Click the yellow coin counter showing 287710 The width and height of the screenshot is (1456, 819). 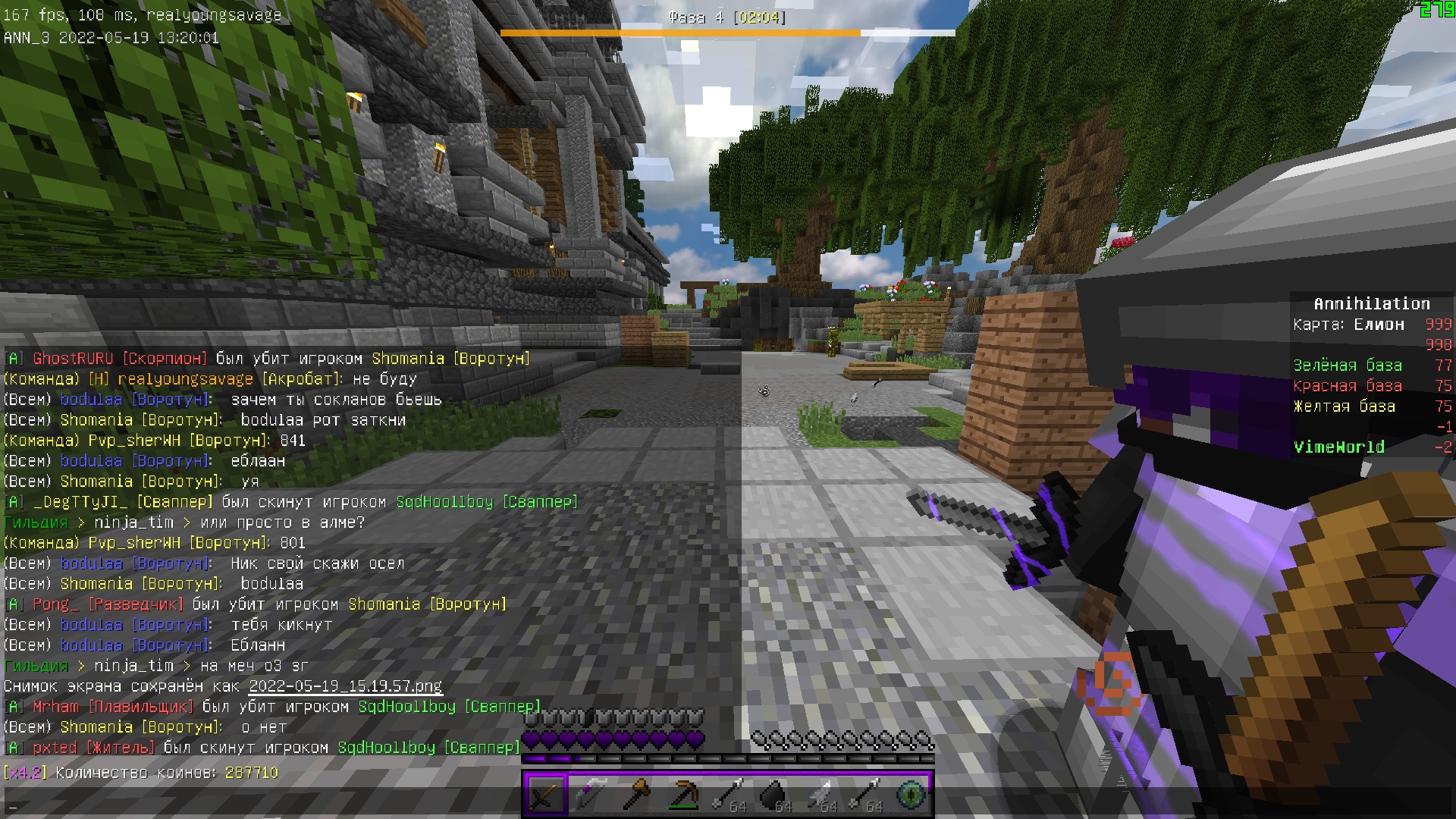pos(252,773)
